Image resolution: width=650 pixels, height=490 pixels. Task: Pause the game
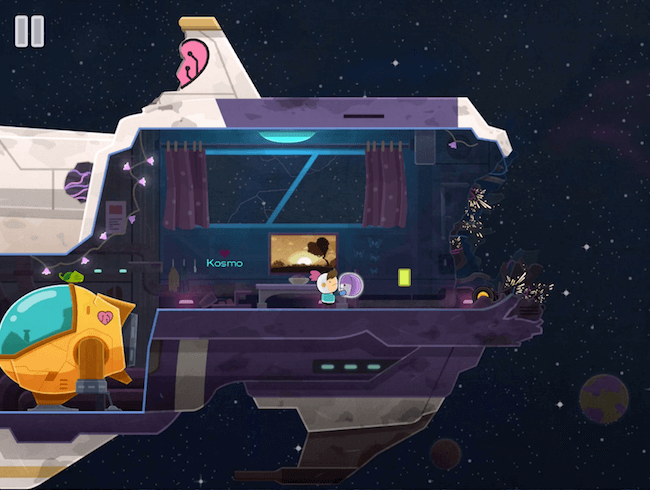pos(29,31)
